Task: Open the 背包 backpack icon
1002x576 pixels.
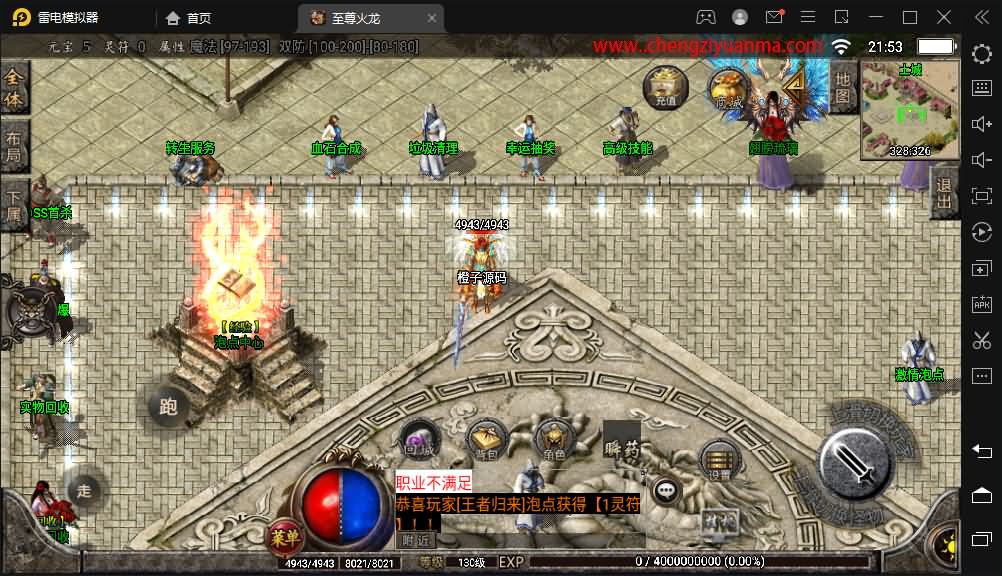Action: pos(486,440)
